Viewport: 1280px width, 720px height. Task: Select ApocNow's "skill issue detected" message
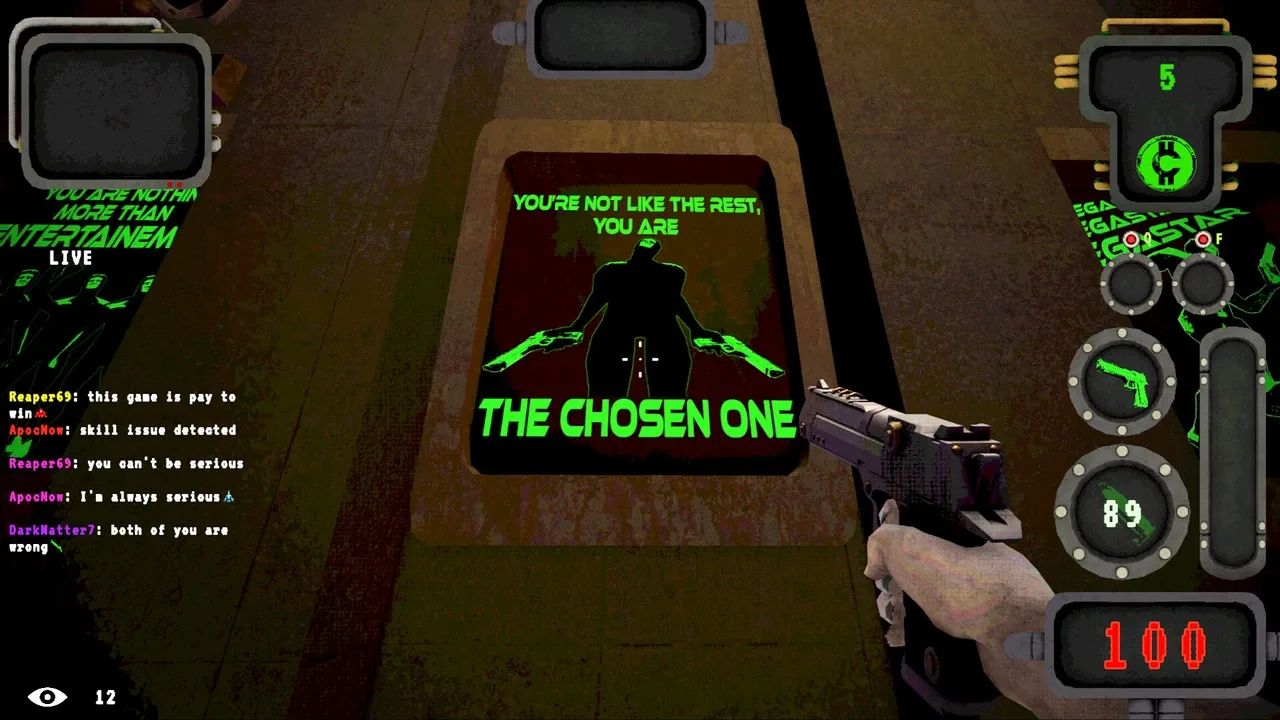point(122,430)
